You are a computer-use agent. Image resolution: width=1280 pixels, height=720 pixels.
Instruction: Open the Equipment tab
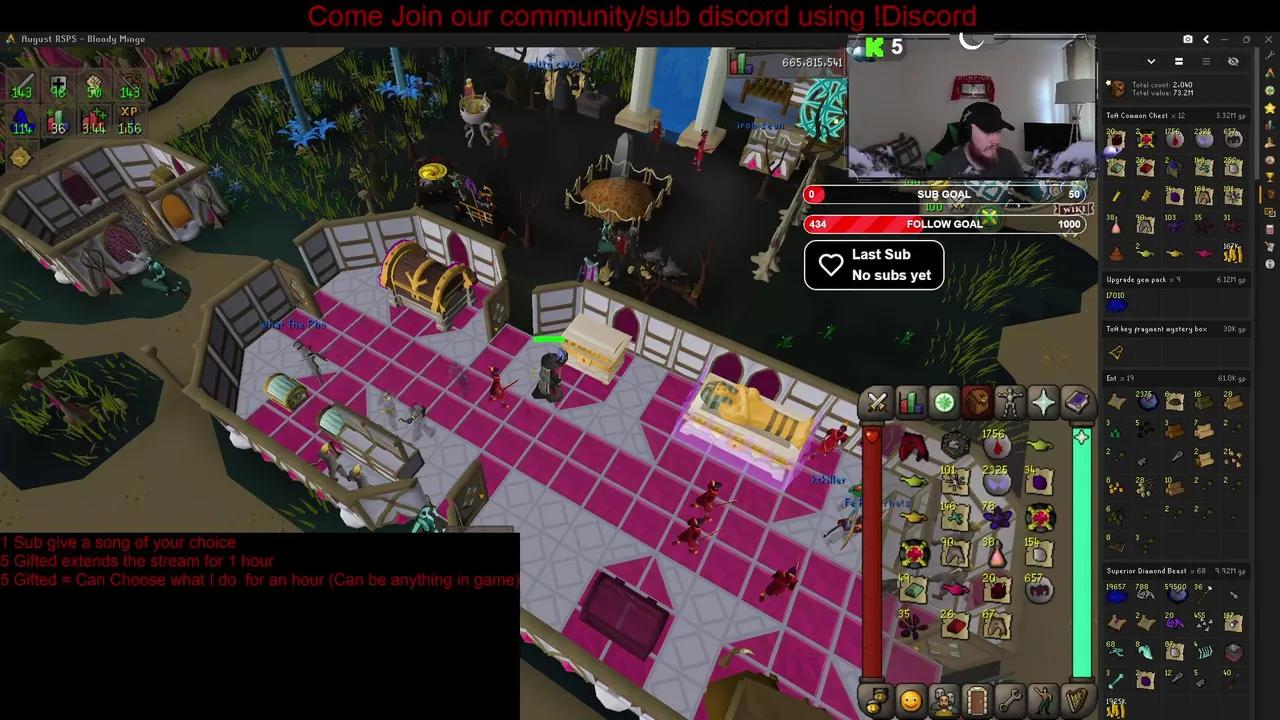tap(1011, 403)
